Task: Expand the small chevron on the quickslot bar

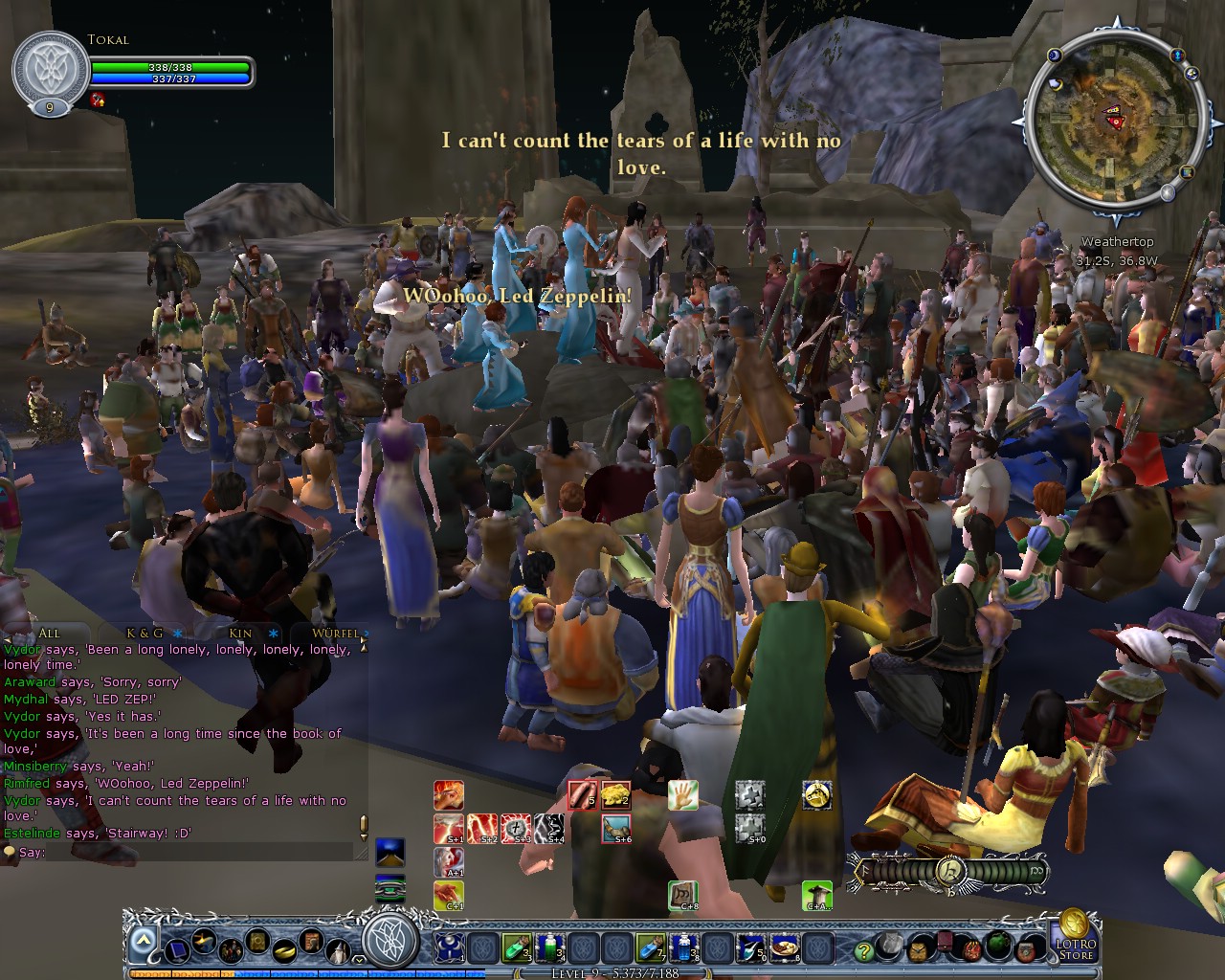Action: (358, 958)
